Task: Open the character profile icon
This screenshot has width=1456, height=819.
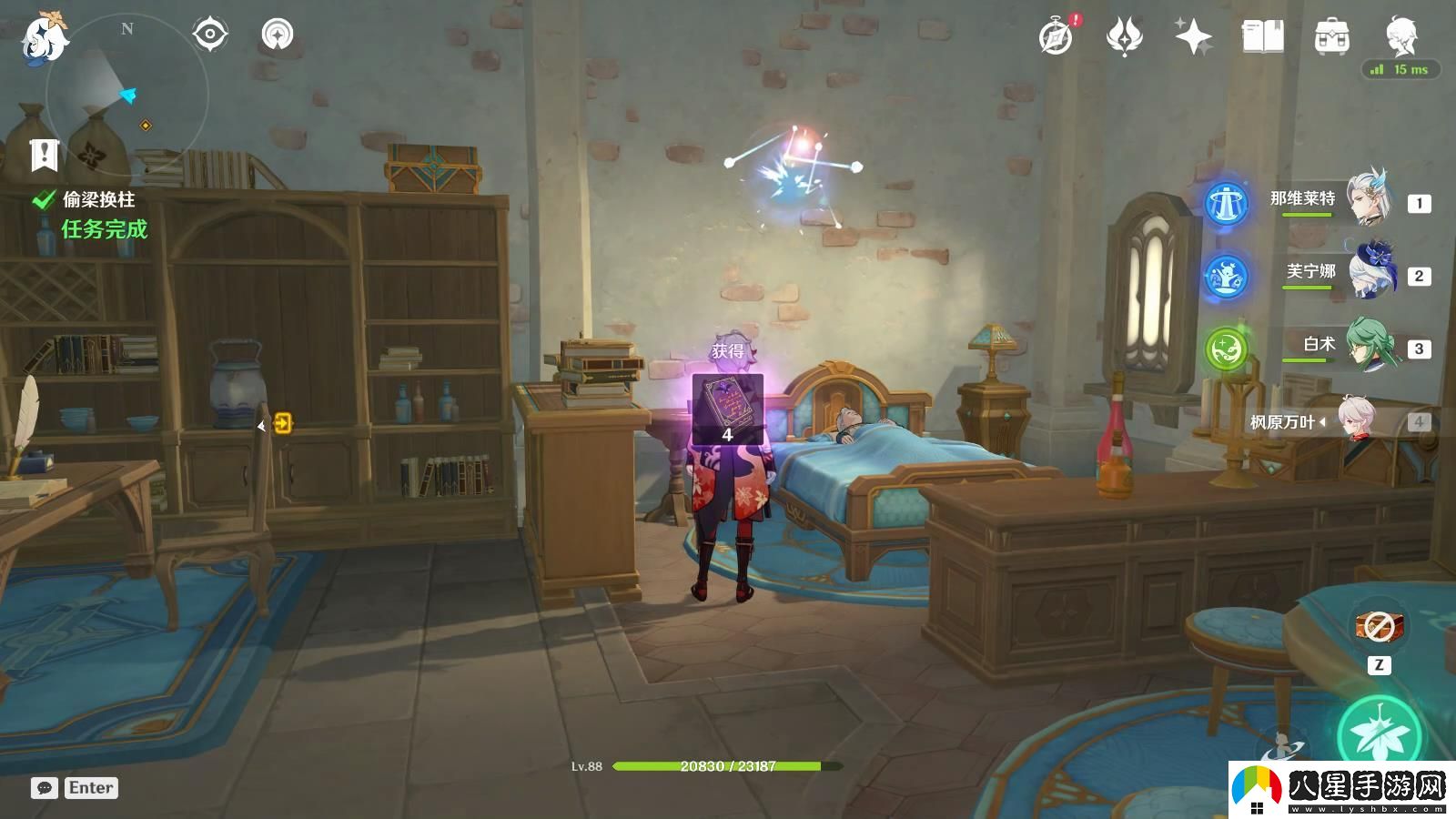Action: click(x=1400, y=35)
